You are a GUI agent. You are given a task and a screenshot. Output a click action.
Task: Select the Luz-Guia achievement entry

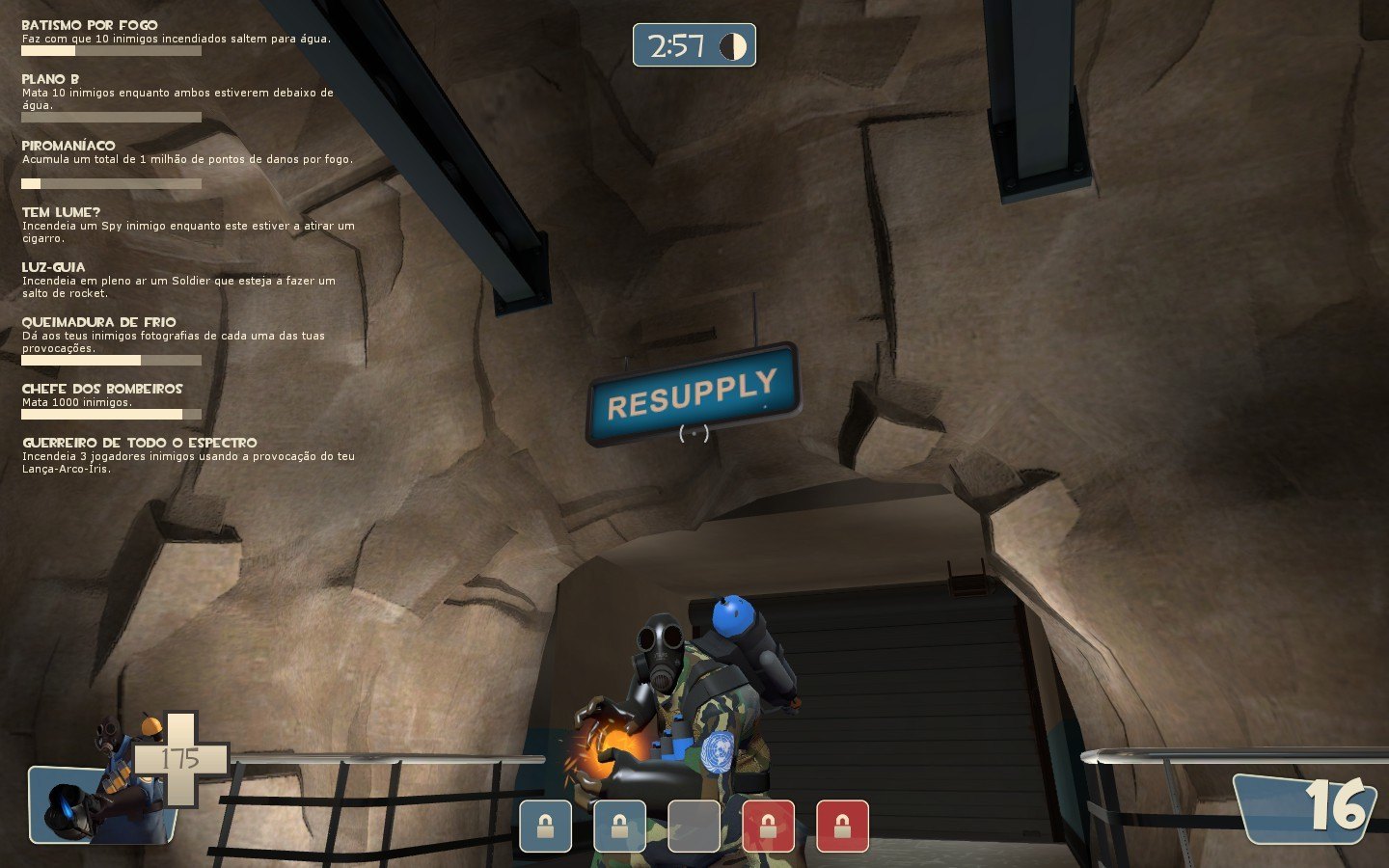pyautogui.click(x=54, y=267)
